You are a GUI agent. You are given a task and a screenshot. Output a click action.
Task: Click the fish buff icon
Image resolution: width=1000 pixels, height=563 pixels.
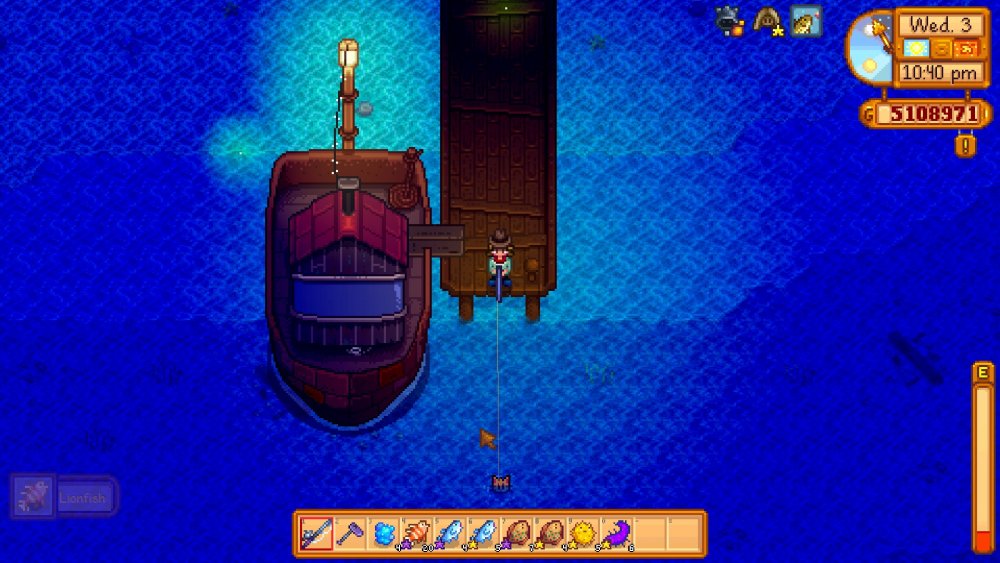[x=805, y=20]
